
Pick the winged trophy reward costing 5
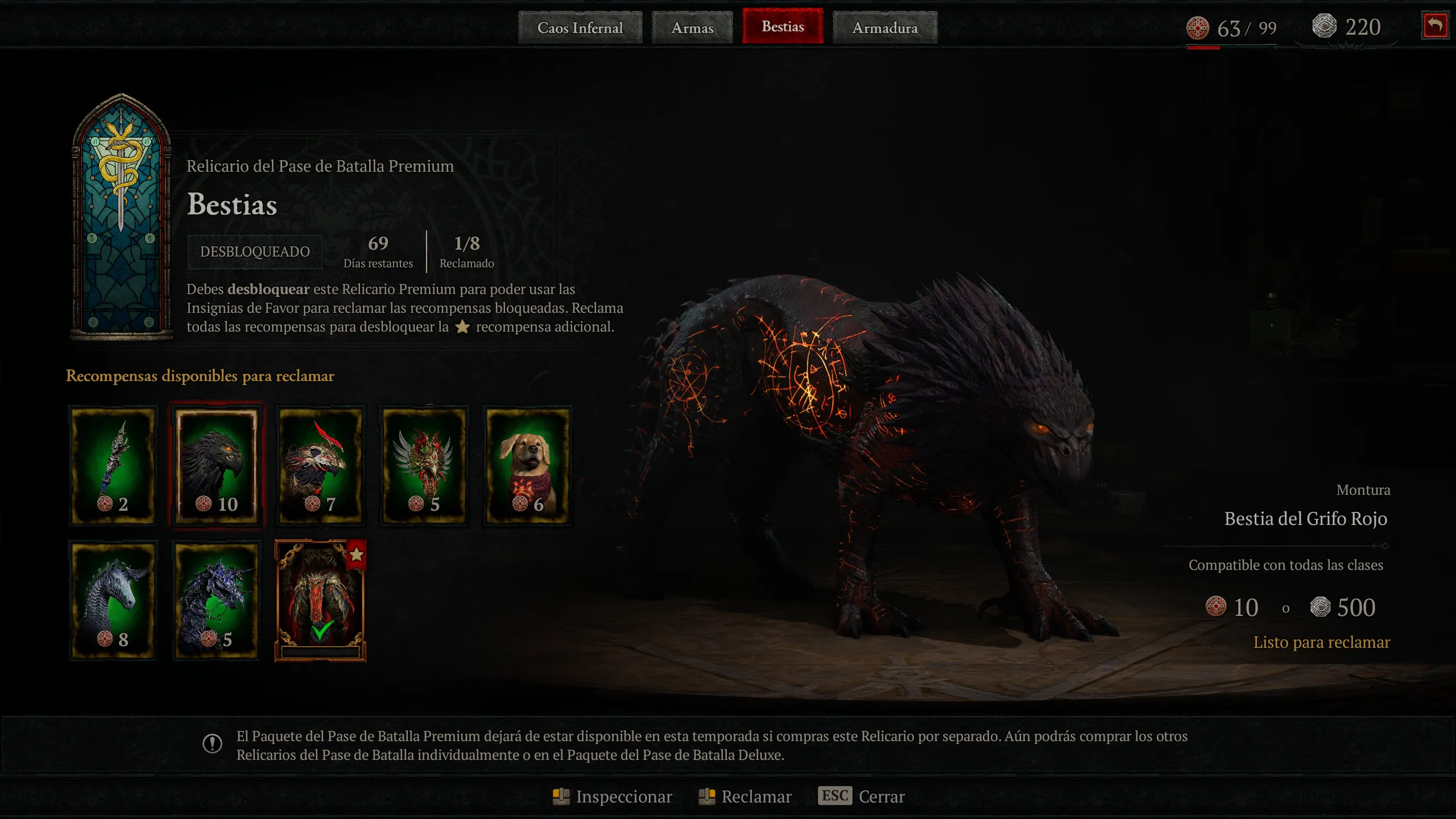pyautogui.click(x=424, y=465)
